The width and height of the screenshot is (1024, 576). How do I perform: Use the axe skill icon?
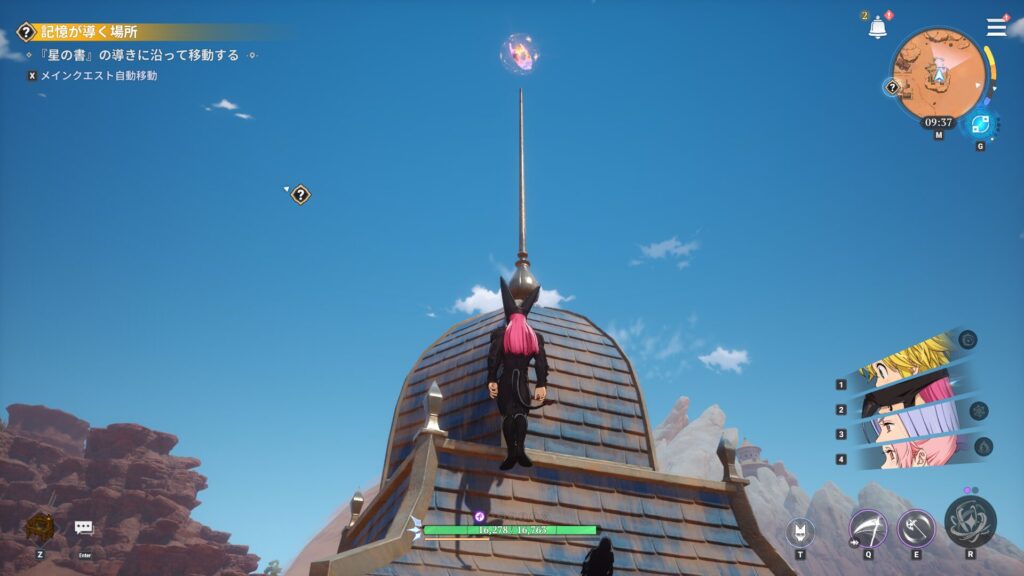pyautogui.click(x=916, y=527)
